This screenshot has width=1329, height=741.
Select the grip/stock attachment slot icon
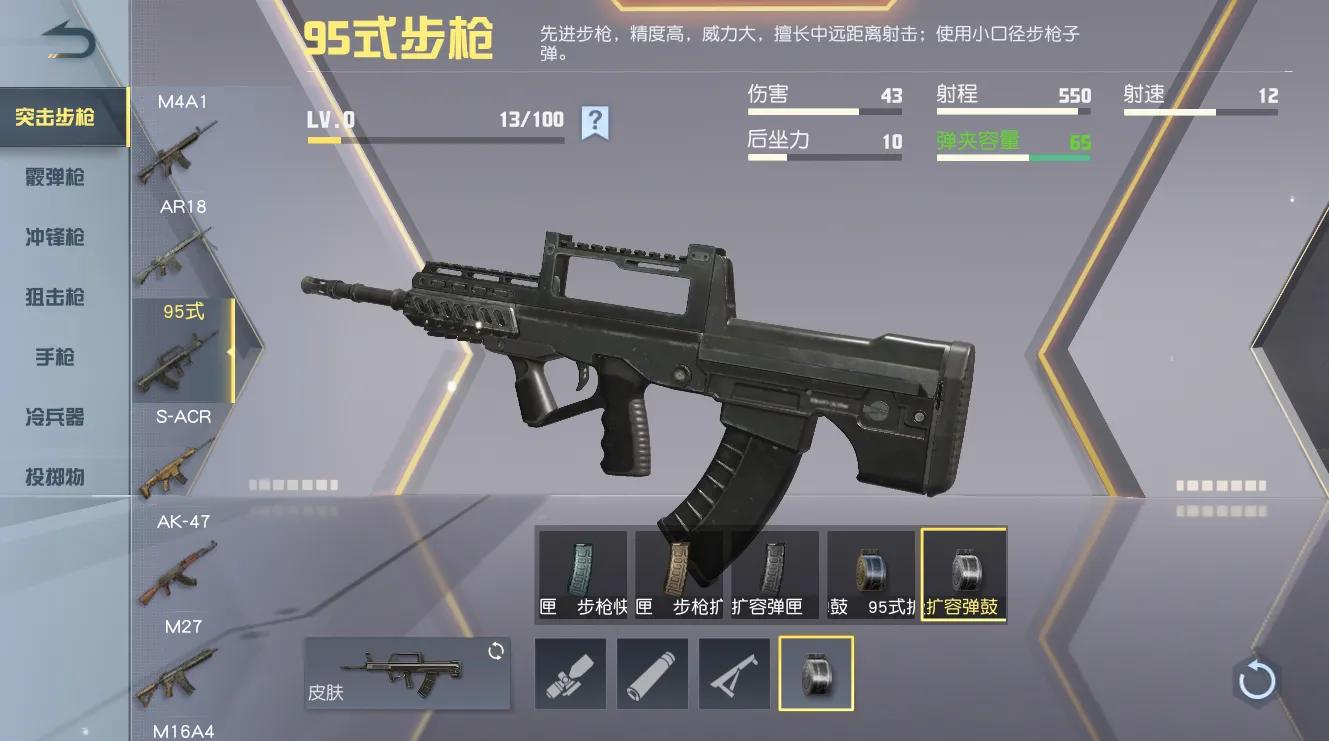pyautogui.click(x=734, y=672)
